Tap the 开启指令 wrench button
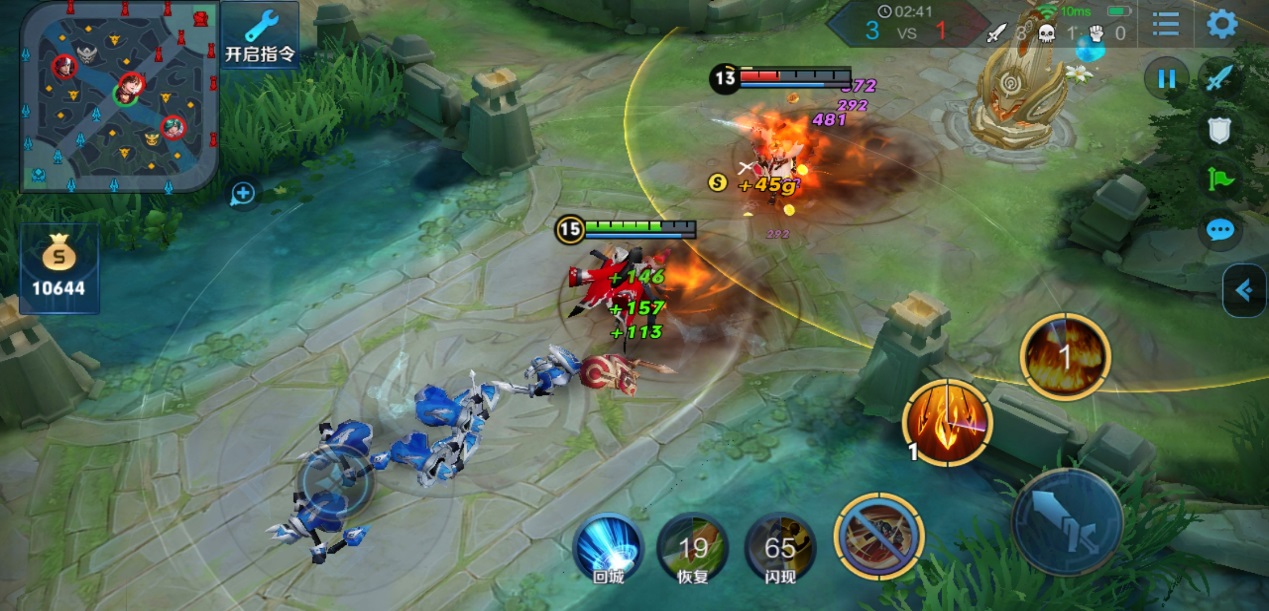The image size is (1269, 611). 260,36
